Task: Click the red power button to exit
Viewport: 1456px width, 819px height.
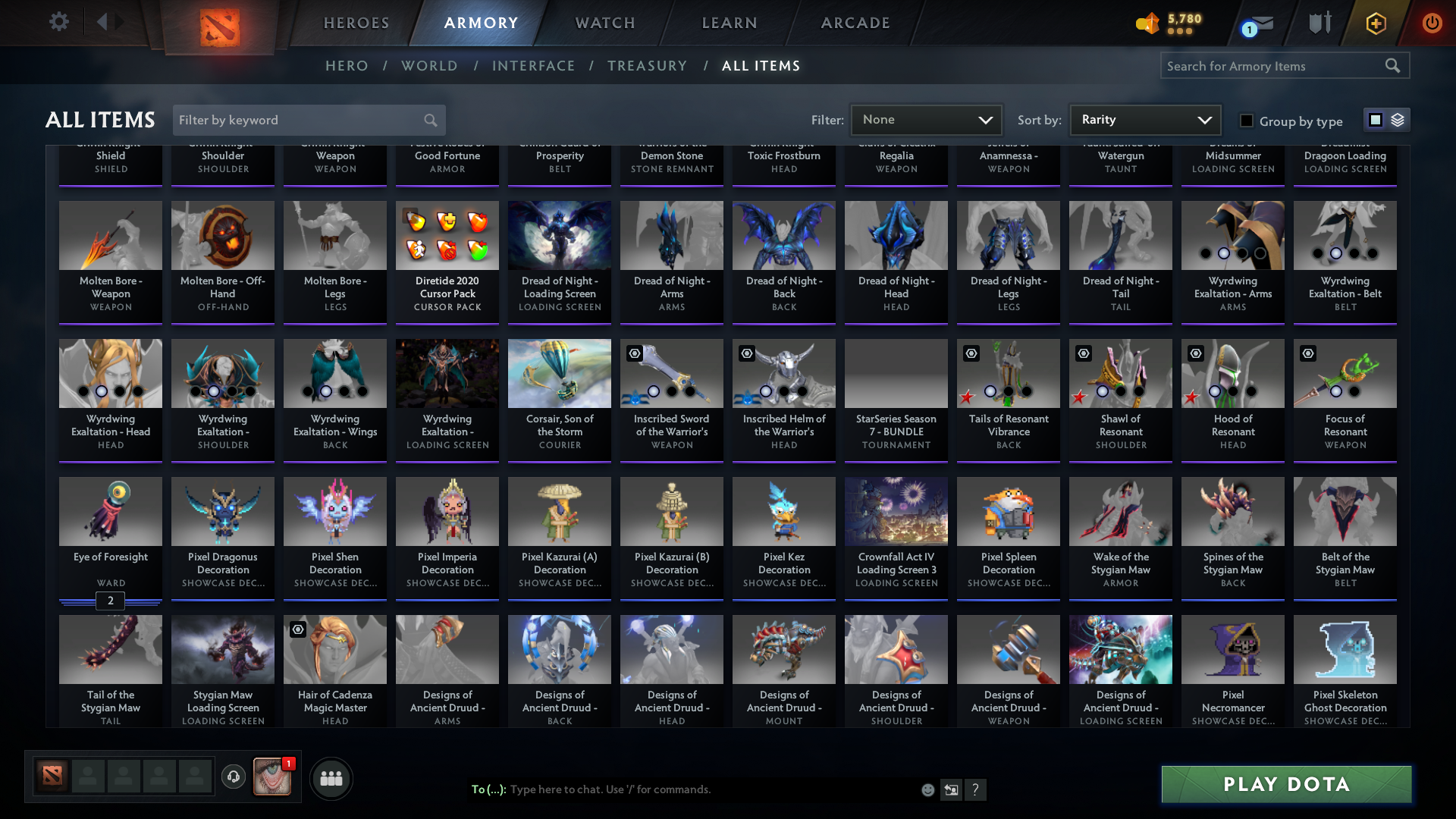Action: pos(1432,23)
